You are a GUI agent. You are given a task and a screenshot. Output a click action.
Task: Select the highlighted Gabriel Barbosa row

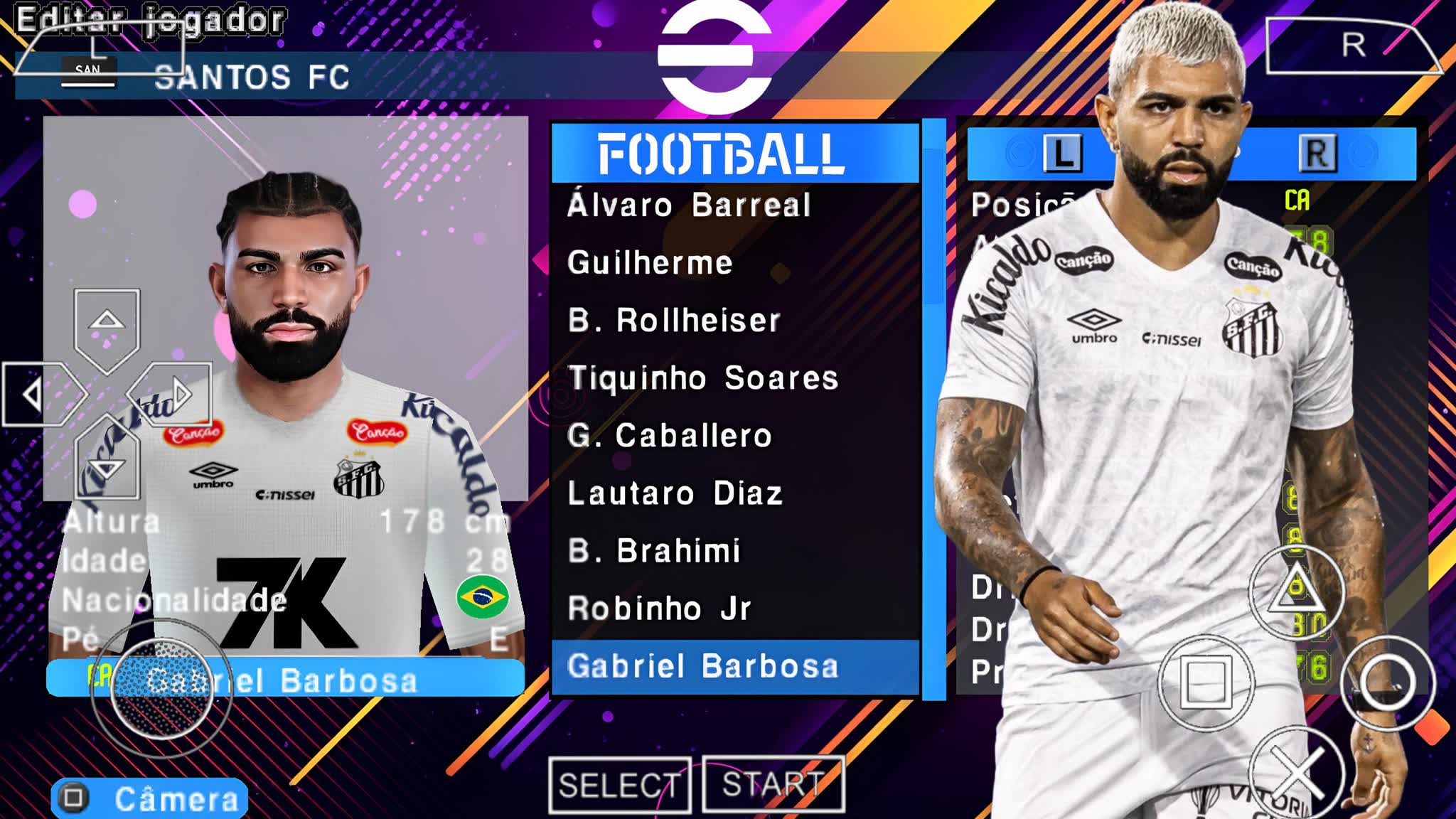(735, 667)
